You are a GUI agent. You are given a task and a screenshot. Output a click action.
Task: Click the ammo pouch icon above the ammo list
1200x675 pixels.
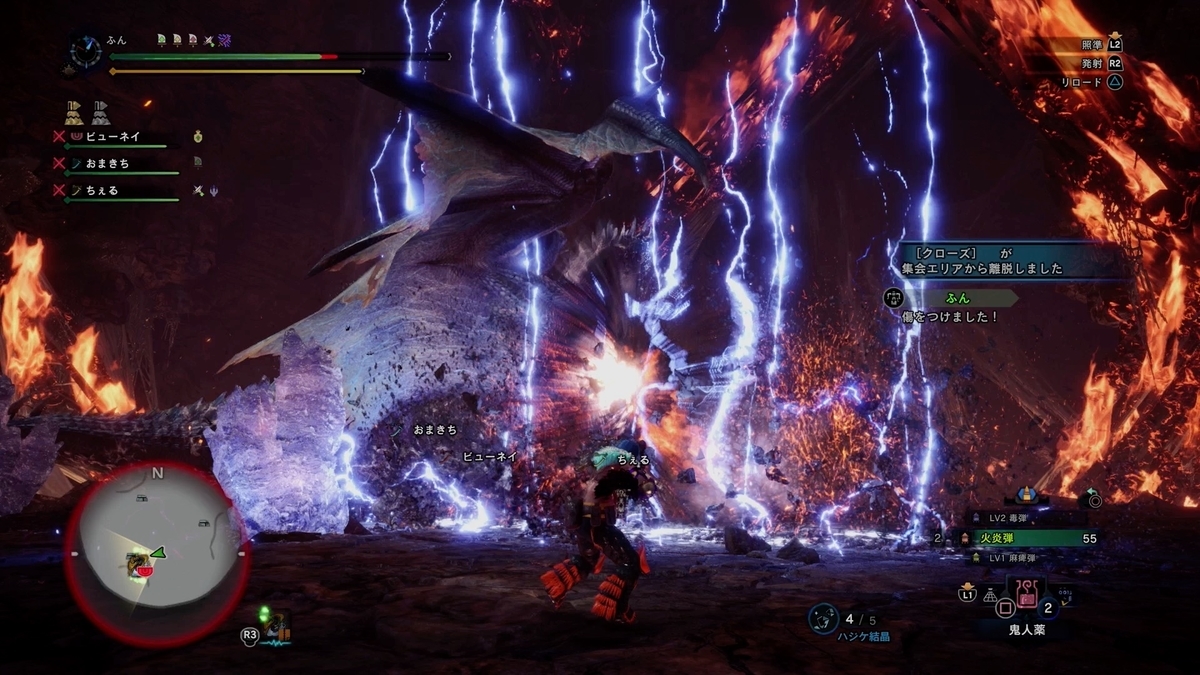1025,495
